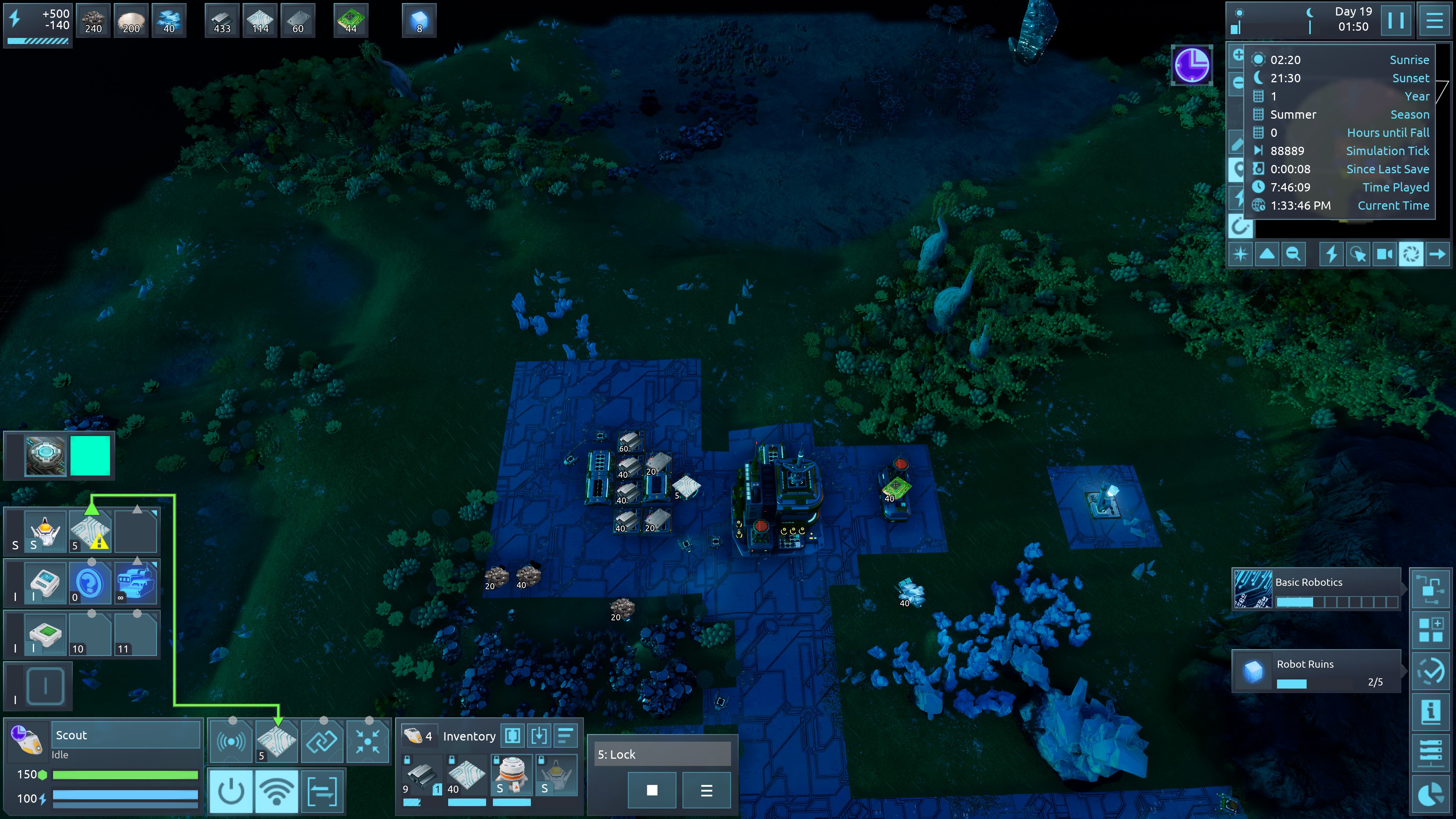Toggle the minimap camera view button
Viewport: 1456px width, 819px height.
click(1384, 254)
